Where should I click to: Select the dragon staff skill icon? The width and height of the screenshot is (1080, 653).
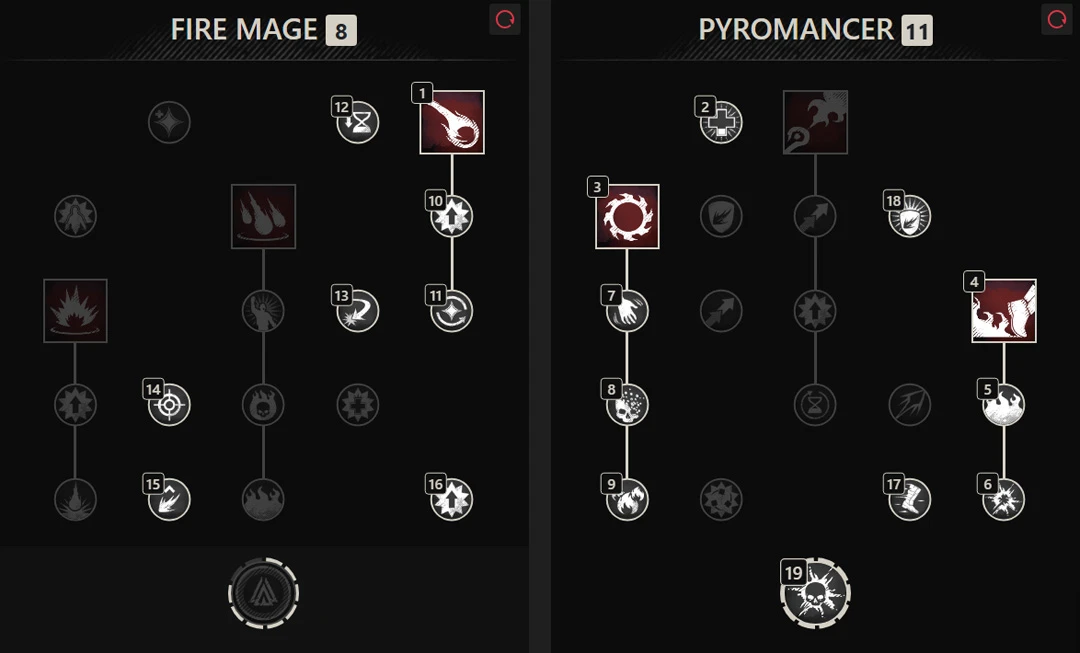tap(815, 123)
